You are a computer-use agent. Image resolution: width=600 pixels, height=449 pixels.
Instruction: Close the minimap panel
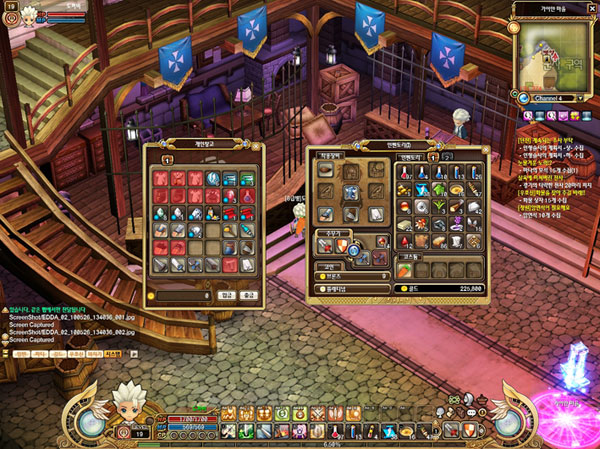coord(591,8)
